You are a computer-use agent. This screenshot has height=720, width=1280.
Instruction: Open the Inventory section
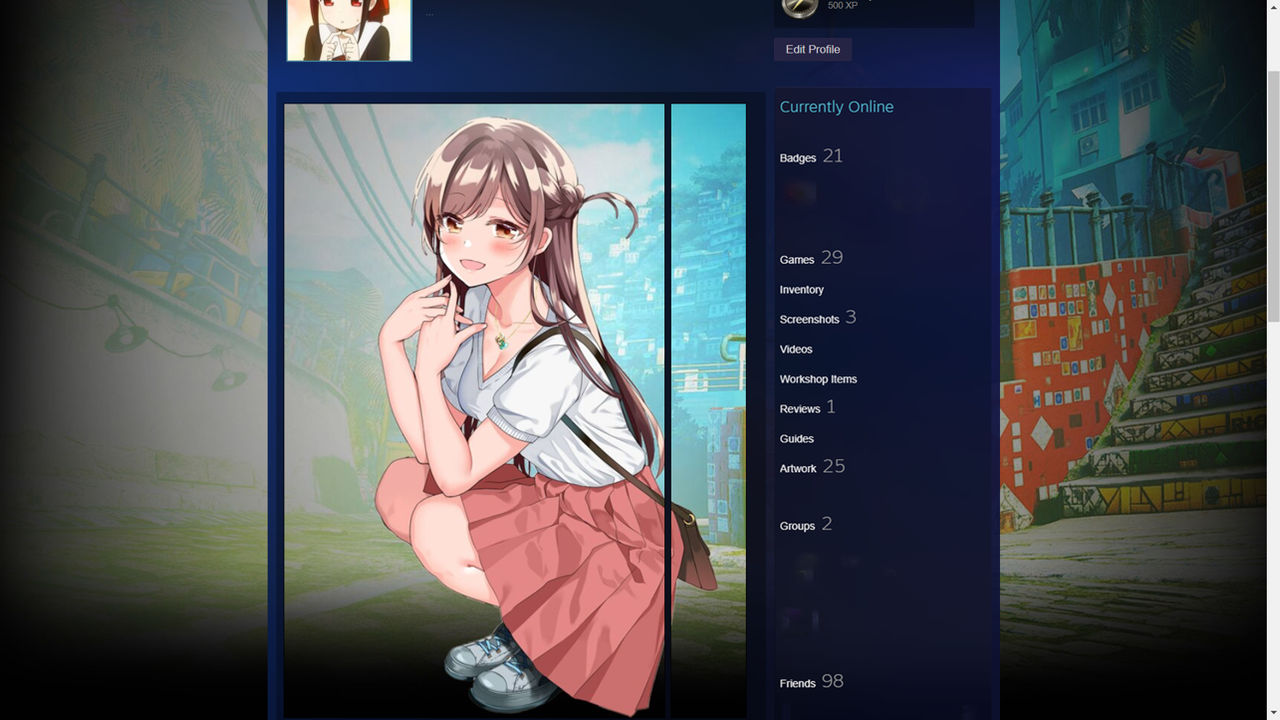(801, 289)
